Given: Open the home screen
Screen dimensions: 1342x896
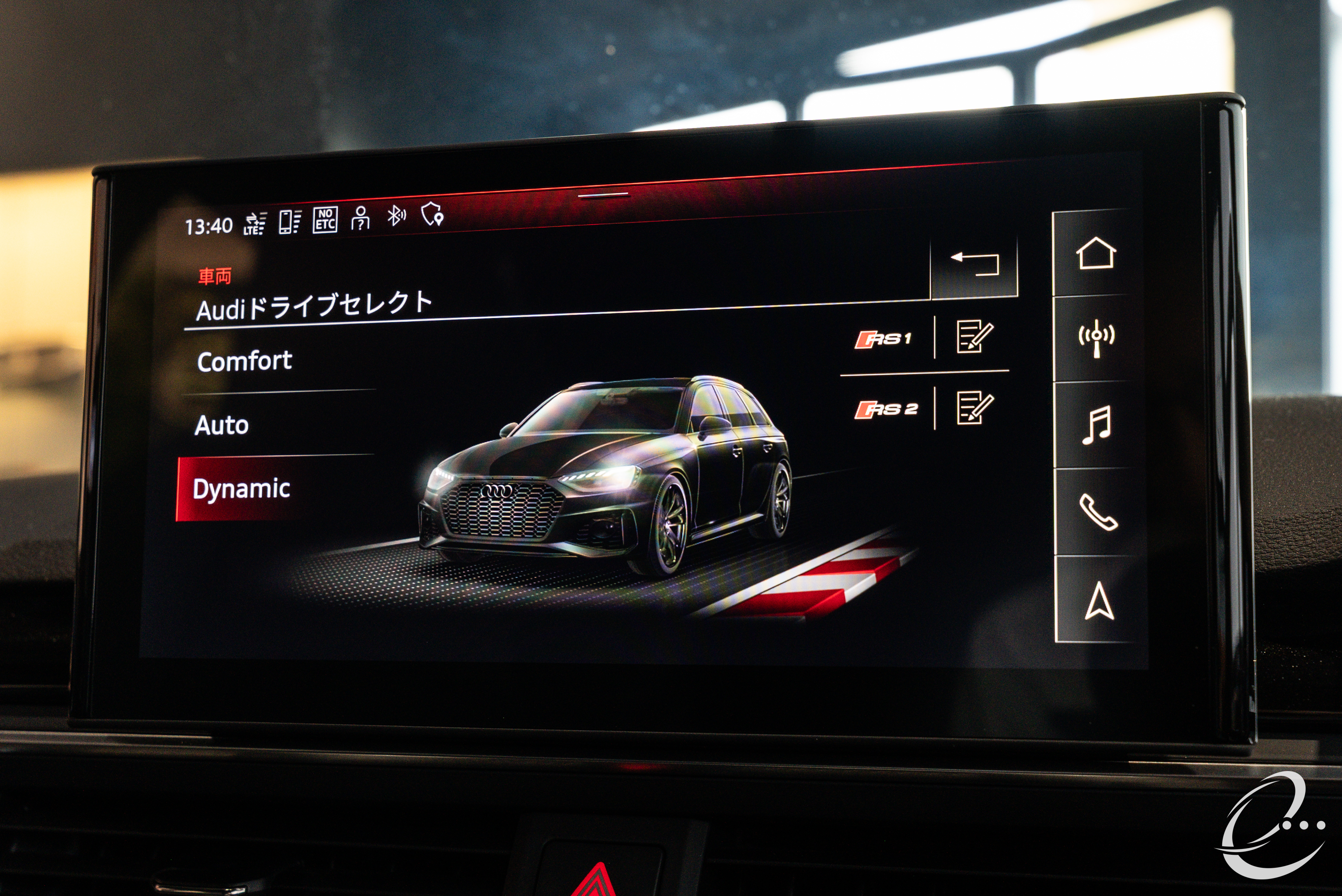Looking at the screenshot, I should (1095, 253).
